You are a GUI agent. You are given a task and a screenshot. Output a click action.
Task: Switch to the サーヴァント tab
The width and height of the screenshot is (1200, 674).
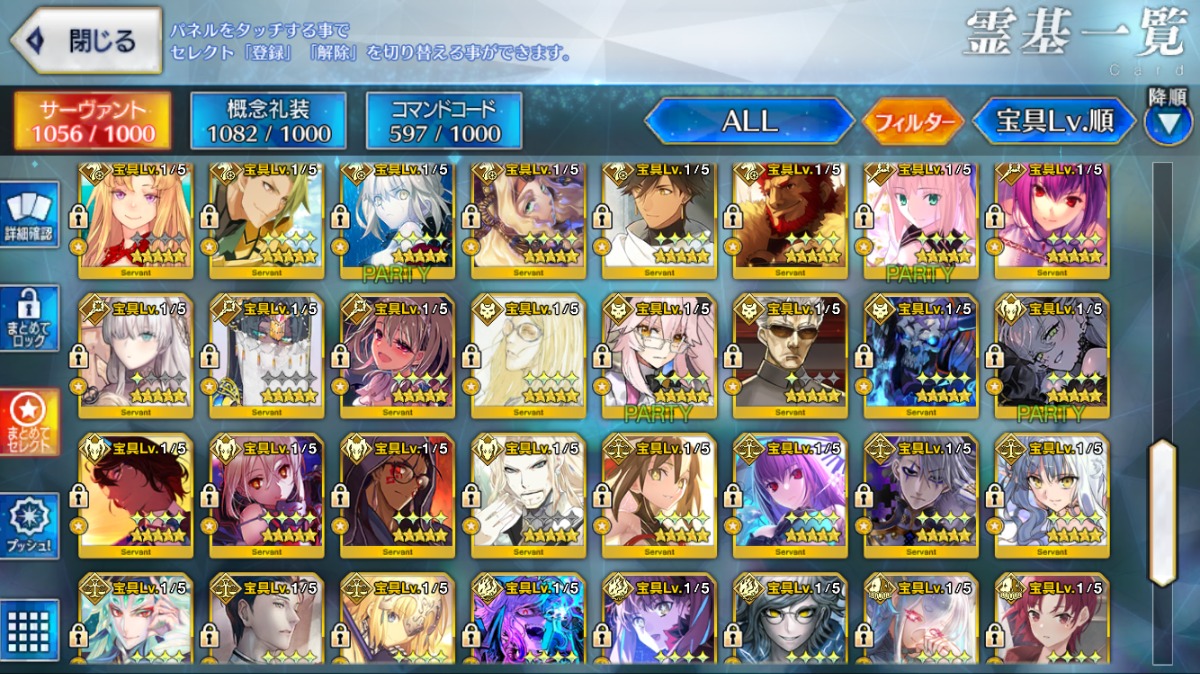[x=92, y=121]
